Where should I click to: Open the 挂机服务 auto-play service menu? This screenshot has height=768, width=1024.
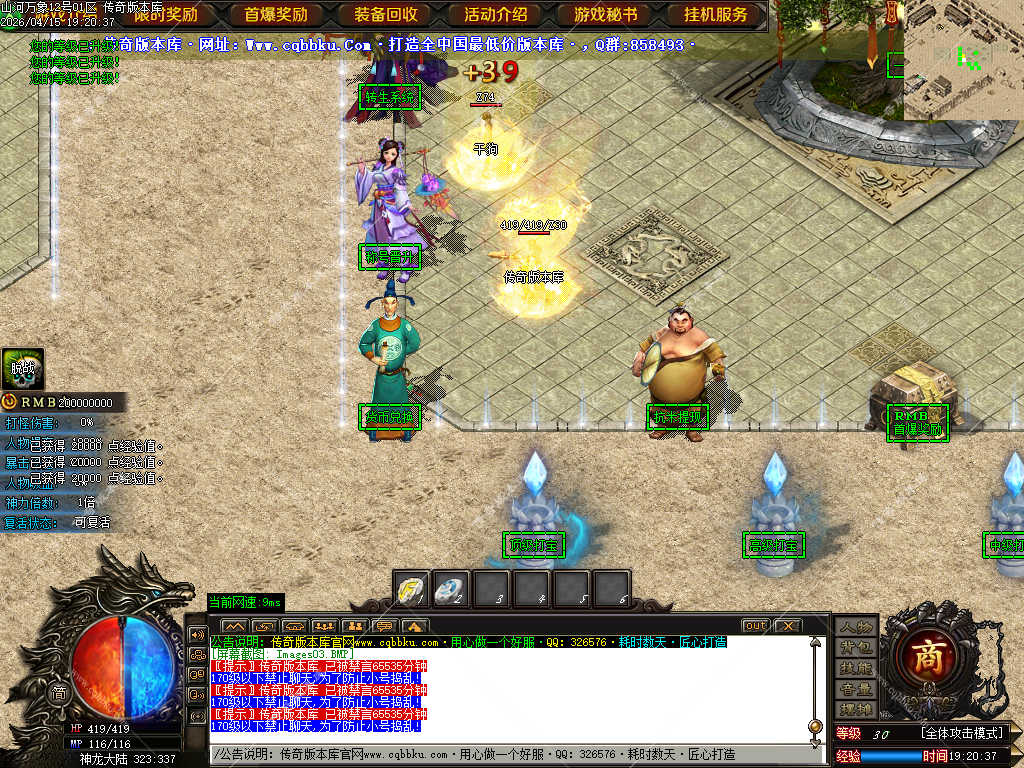pos(716,15)
